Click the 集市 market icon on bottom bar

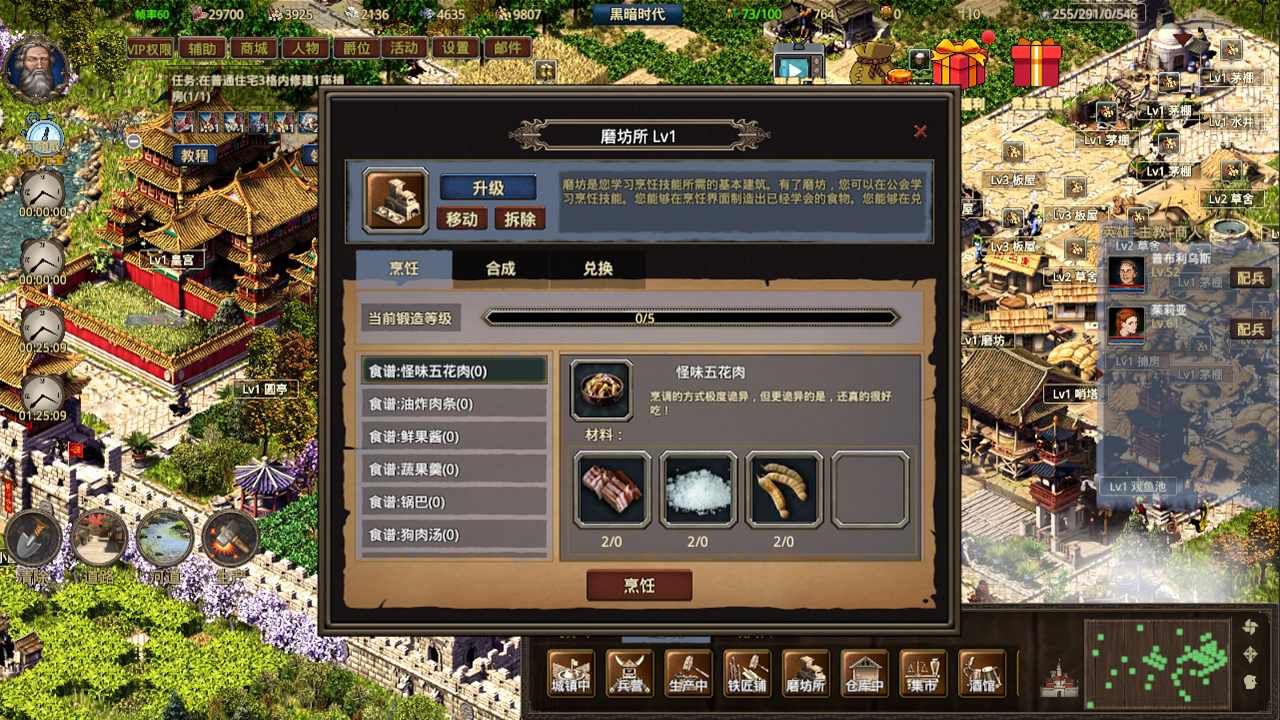coord(922,675)
